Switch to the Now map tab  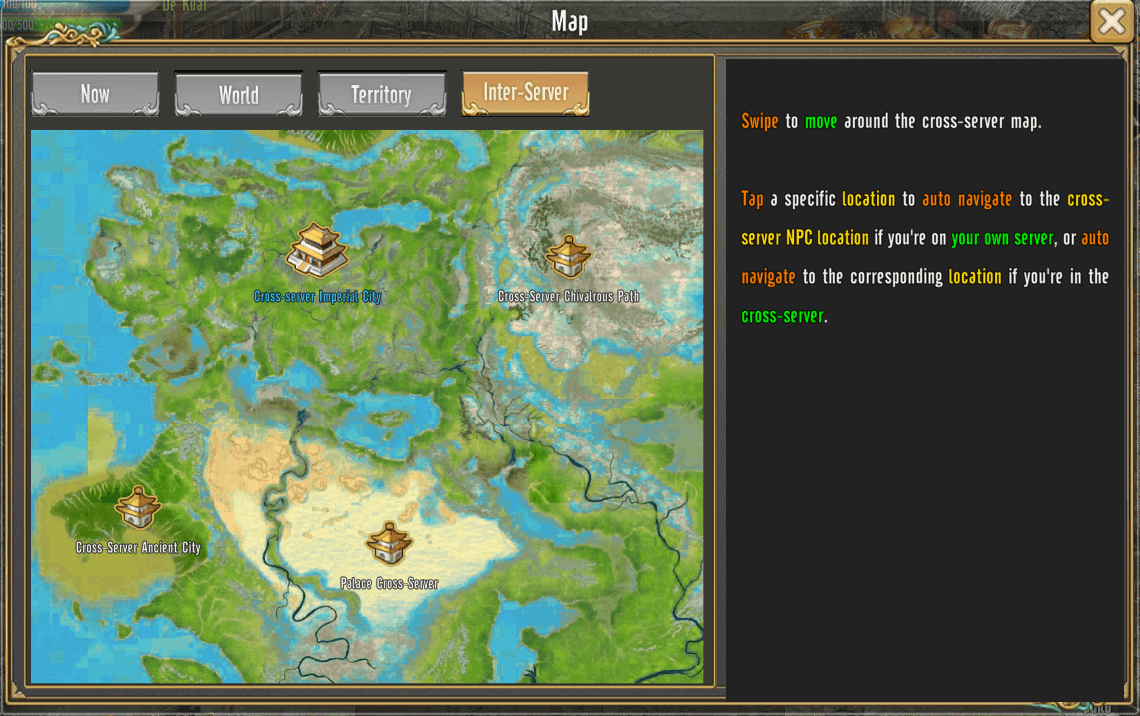pyautogui.click(x=95, y=94)
